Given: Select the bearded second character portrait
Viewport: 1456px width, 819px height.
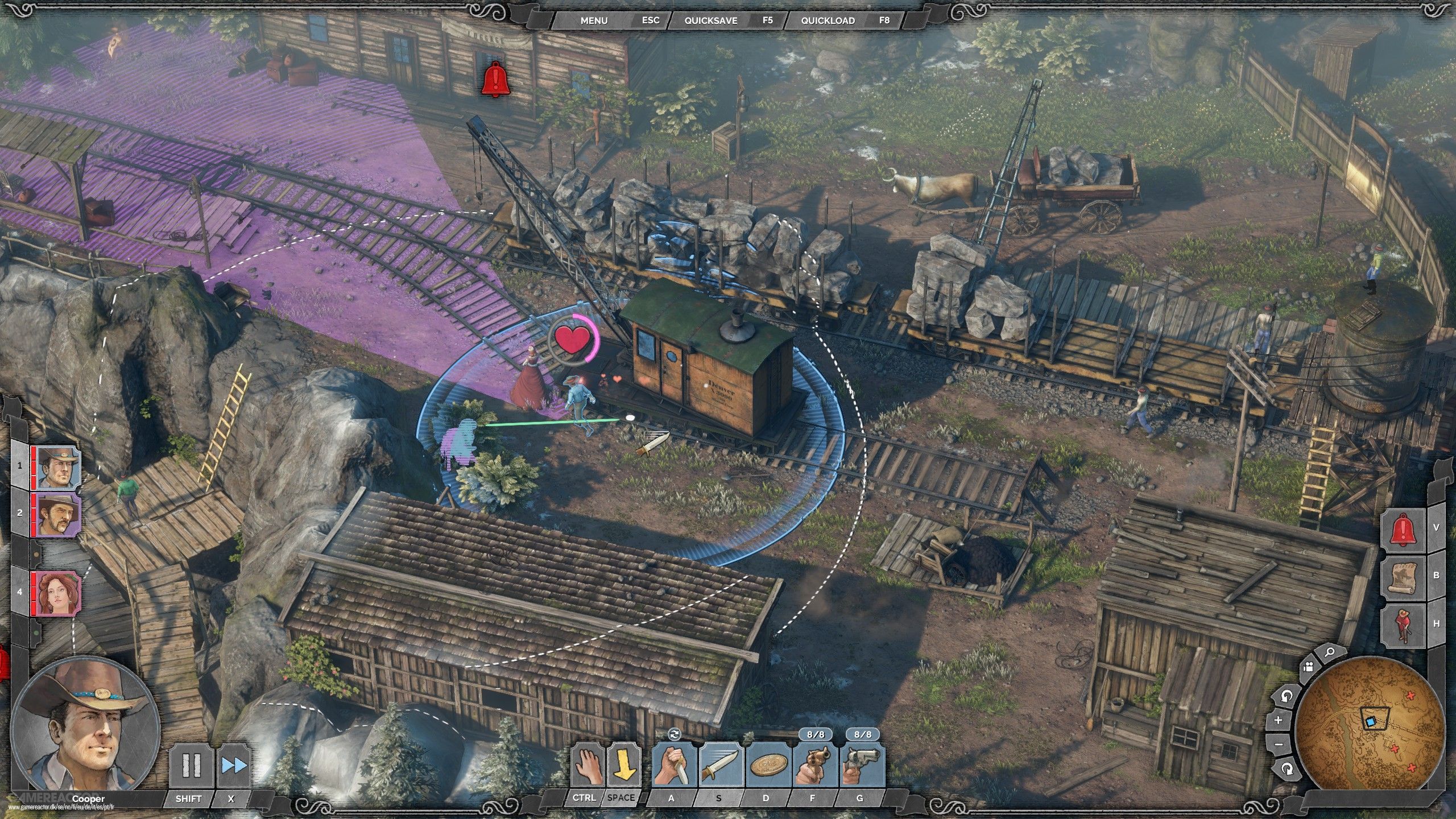Looking at the screenshot, I should pyautogui.click(x=58, y=514).
